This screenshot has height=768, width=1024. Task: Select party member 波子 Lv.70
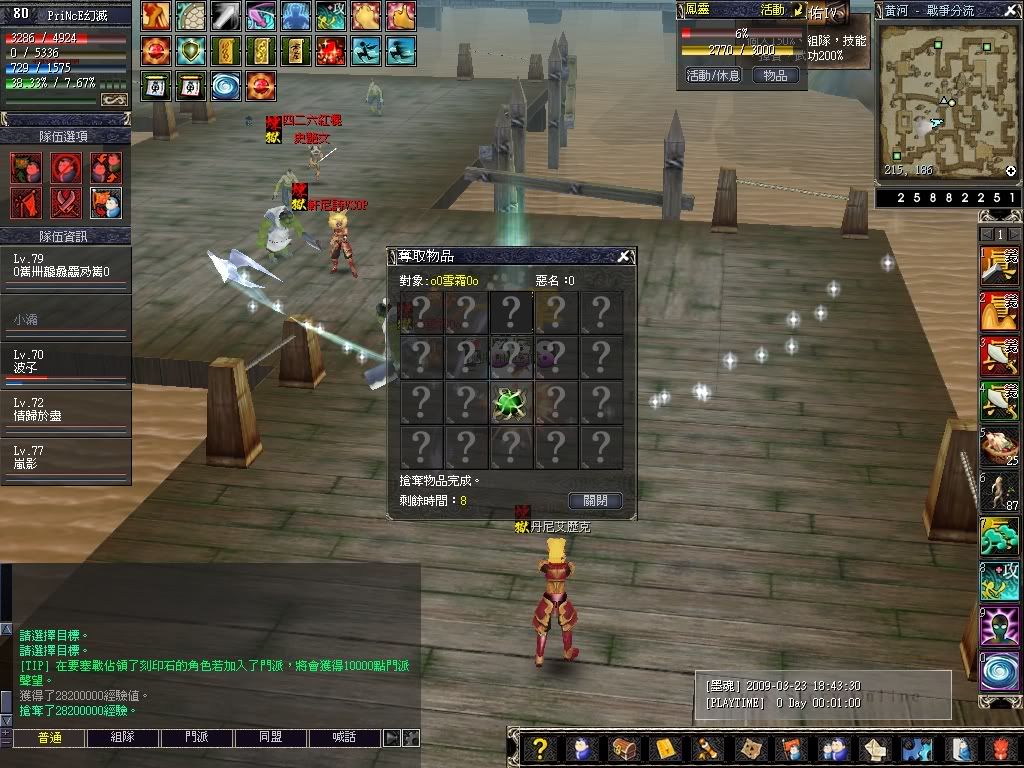tap(66, 362)
